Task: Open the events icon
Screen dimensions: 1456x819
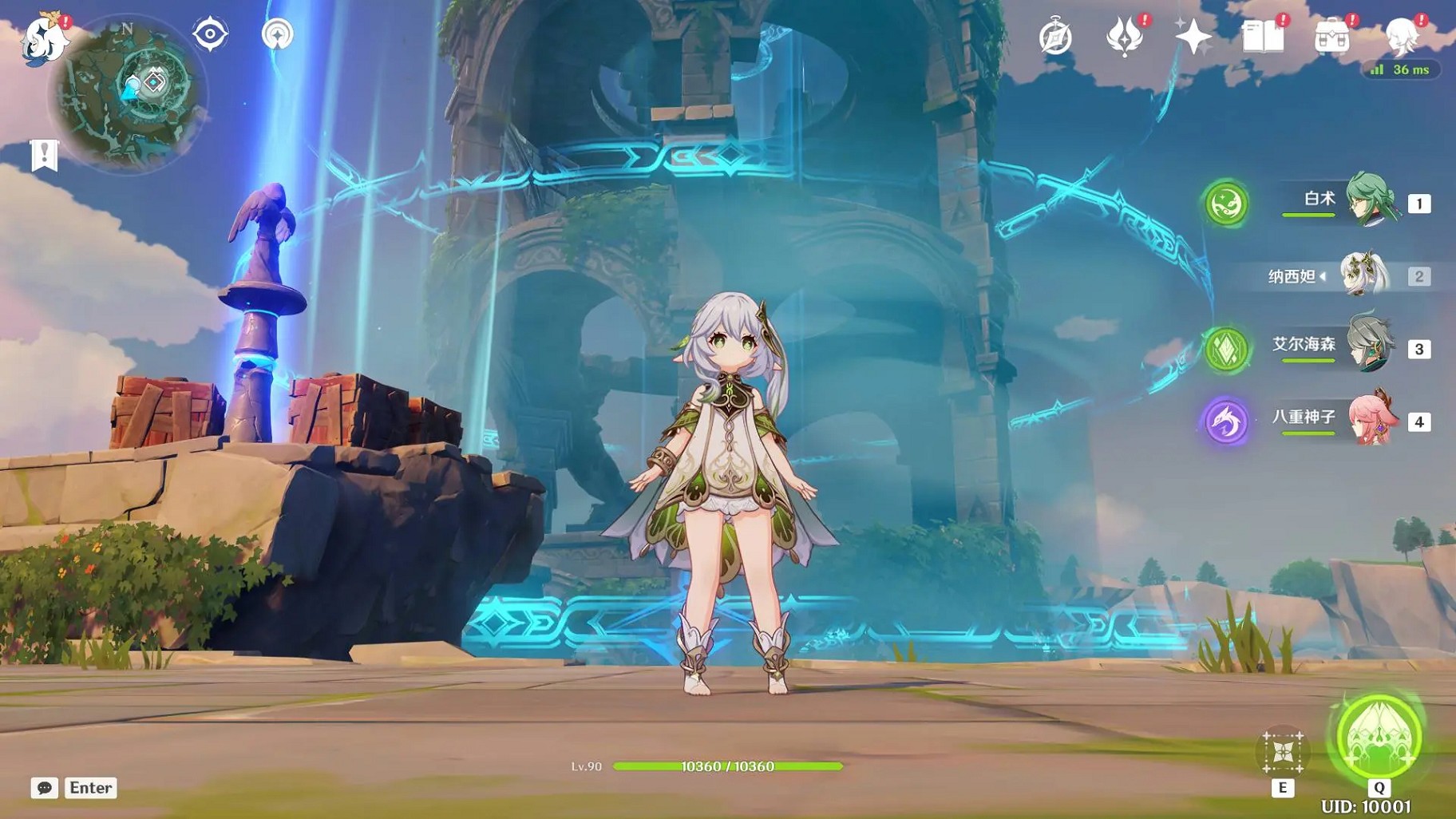Action: click(1124, 38)
